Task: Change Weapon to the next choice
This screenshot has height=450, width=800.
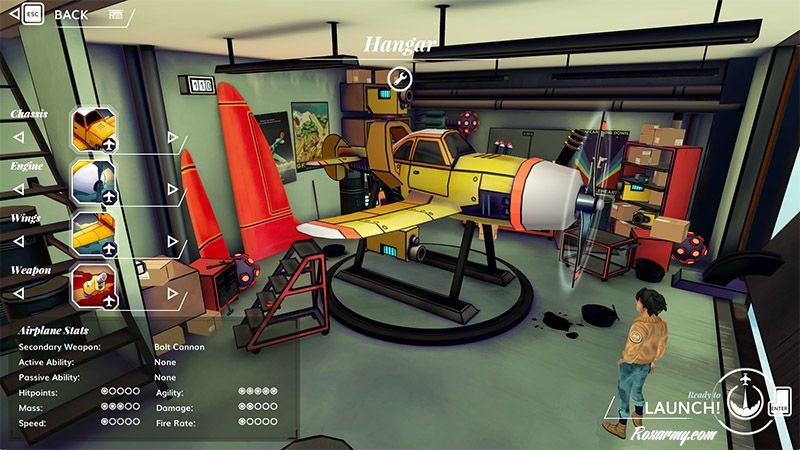Action: click(x=172, y=293)
